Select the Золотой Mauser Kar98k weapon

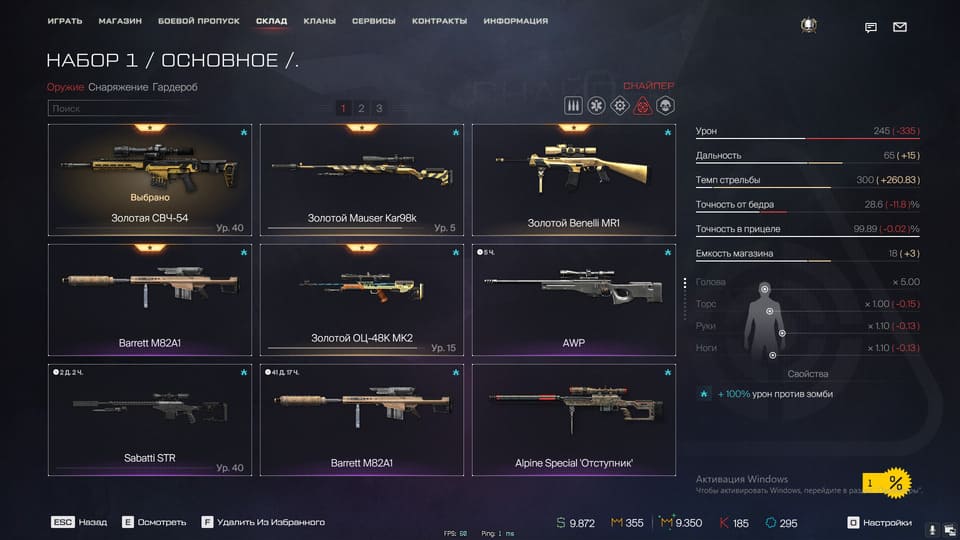click(x=361, y=179)
